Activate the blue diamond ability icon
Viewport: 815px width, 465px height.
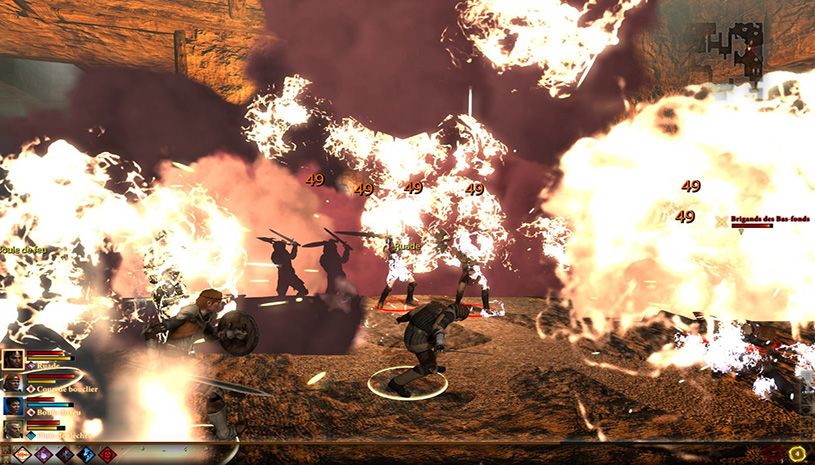[x=88, y=454]
